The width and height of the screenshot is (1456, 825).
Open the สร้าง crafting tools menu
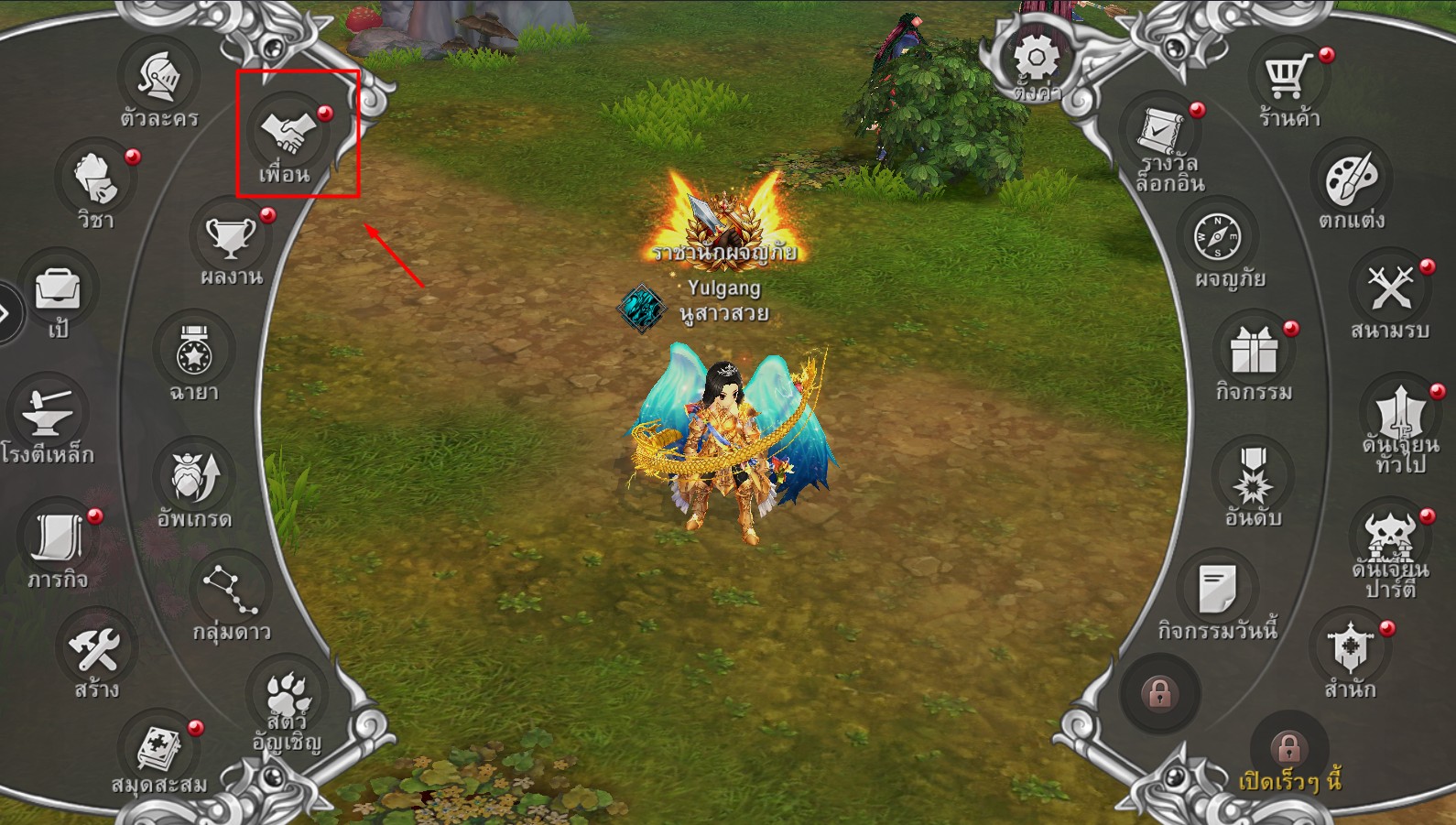(96, 649)
